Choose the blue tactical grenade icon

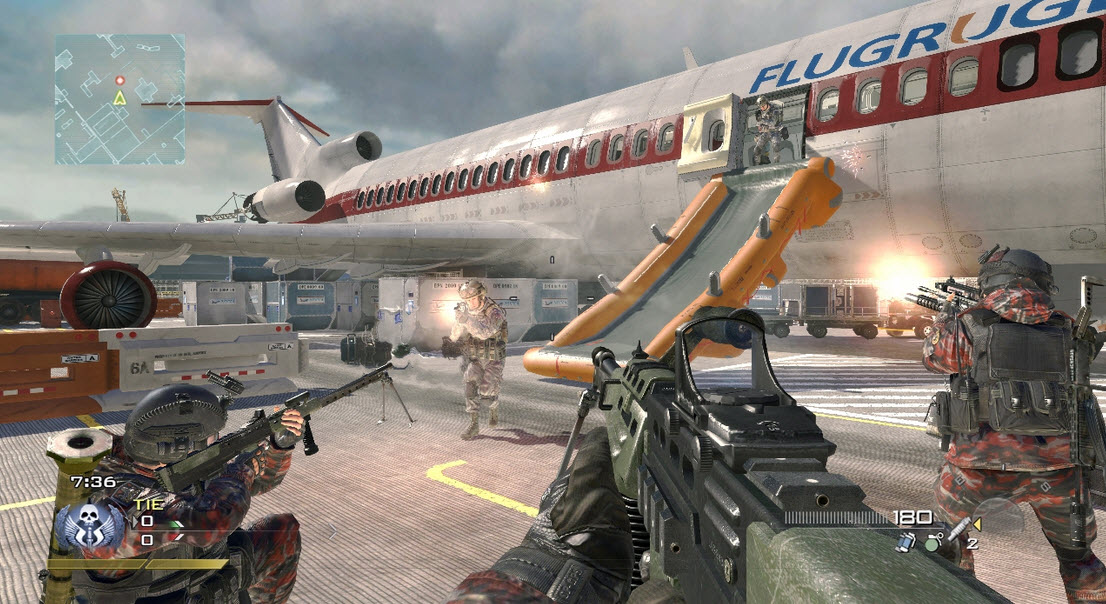point(907,541)
